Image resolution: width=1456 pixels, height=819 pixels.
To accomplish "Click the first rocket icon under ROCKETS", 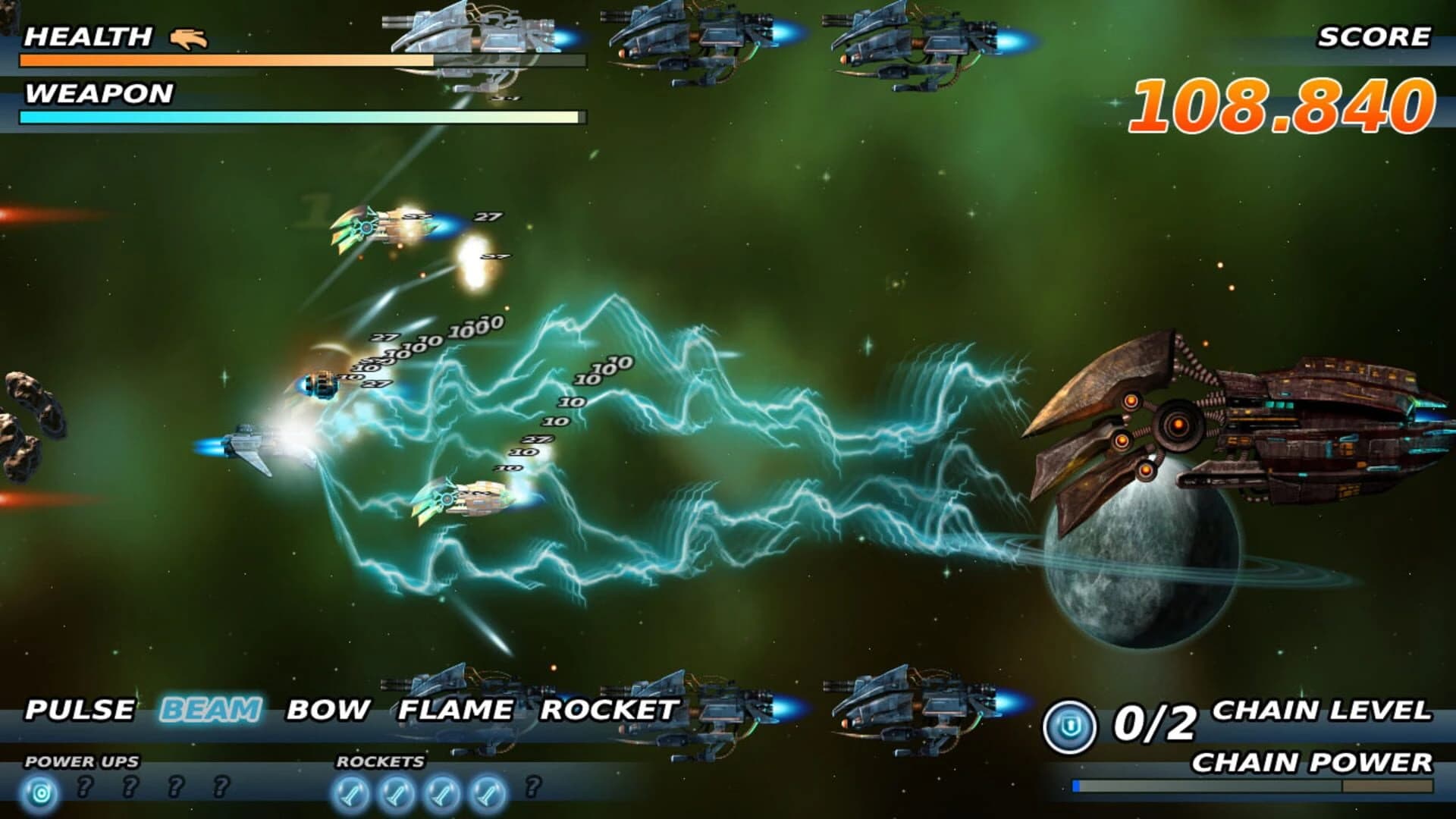I will [351, 792].
